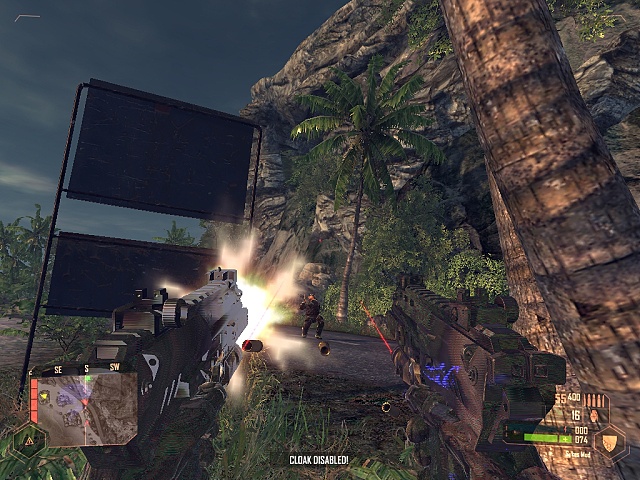Select the armor shield suit mode hexagon
This screenshot has width=640, height=480.
(x=609, y=442)
